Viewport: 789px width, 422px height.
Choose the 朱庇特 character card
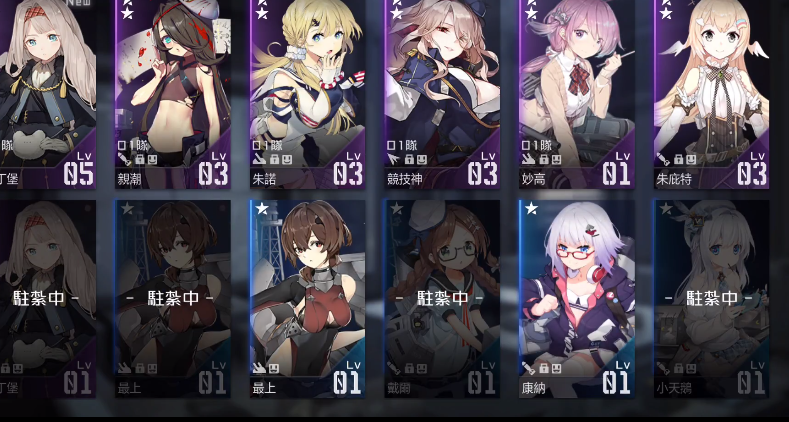click(711, 93)
